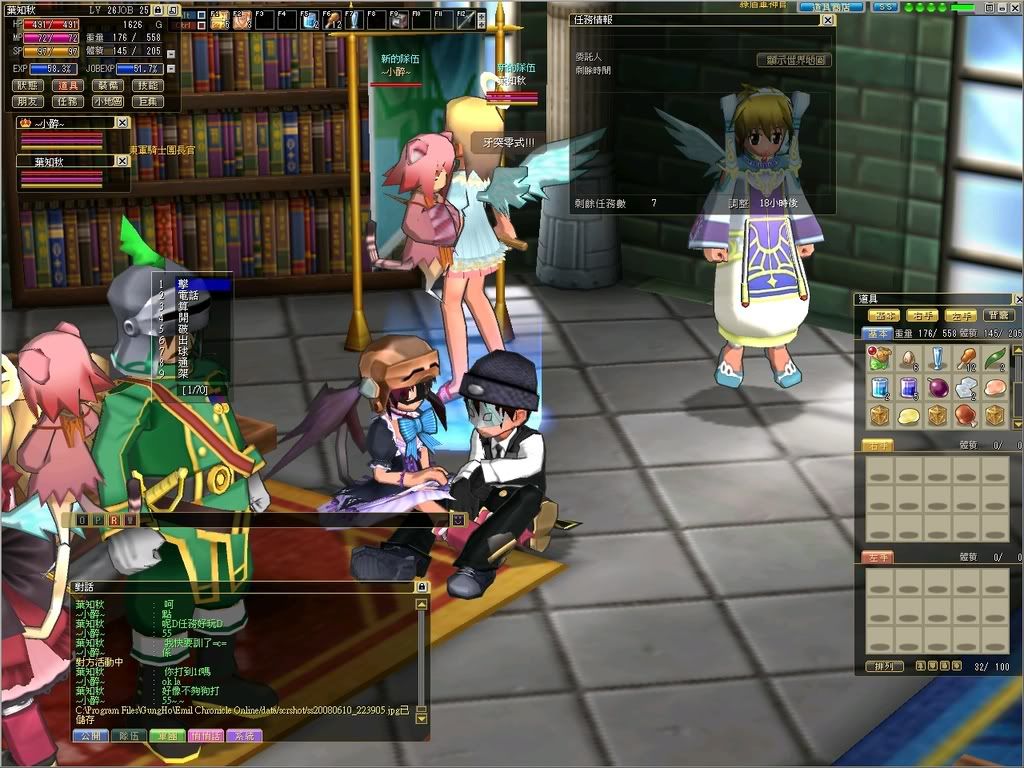Open the 狀態 status window
The image size is (1024, 768).
[28, 86]
